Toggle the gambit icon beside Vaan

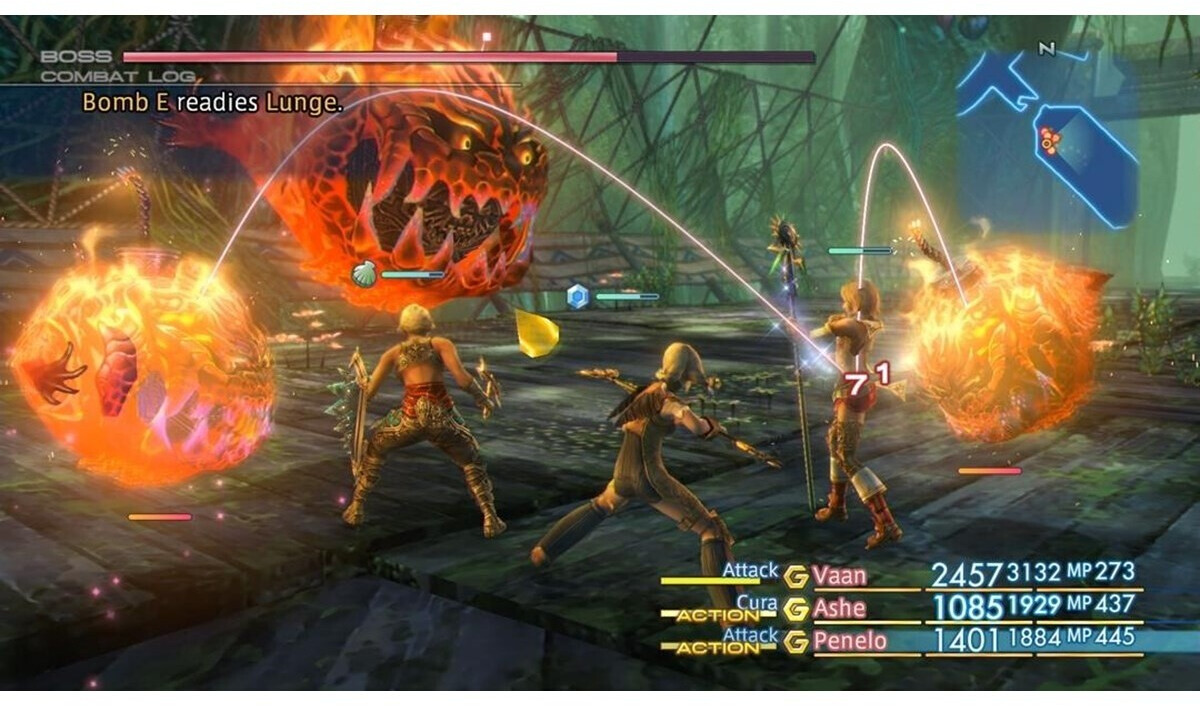tap(796, 576)
